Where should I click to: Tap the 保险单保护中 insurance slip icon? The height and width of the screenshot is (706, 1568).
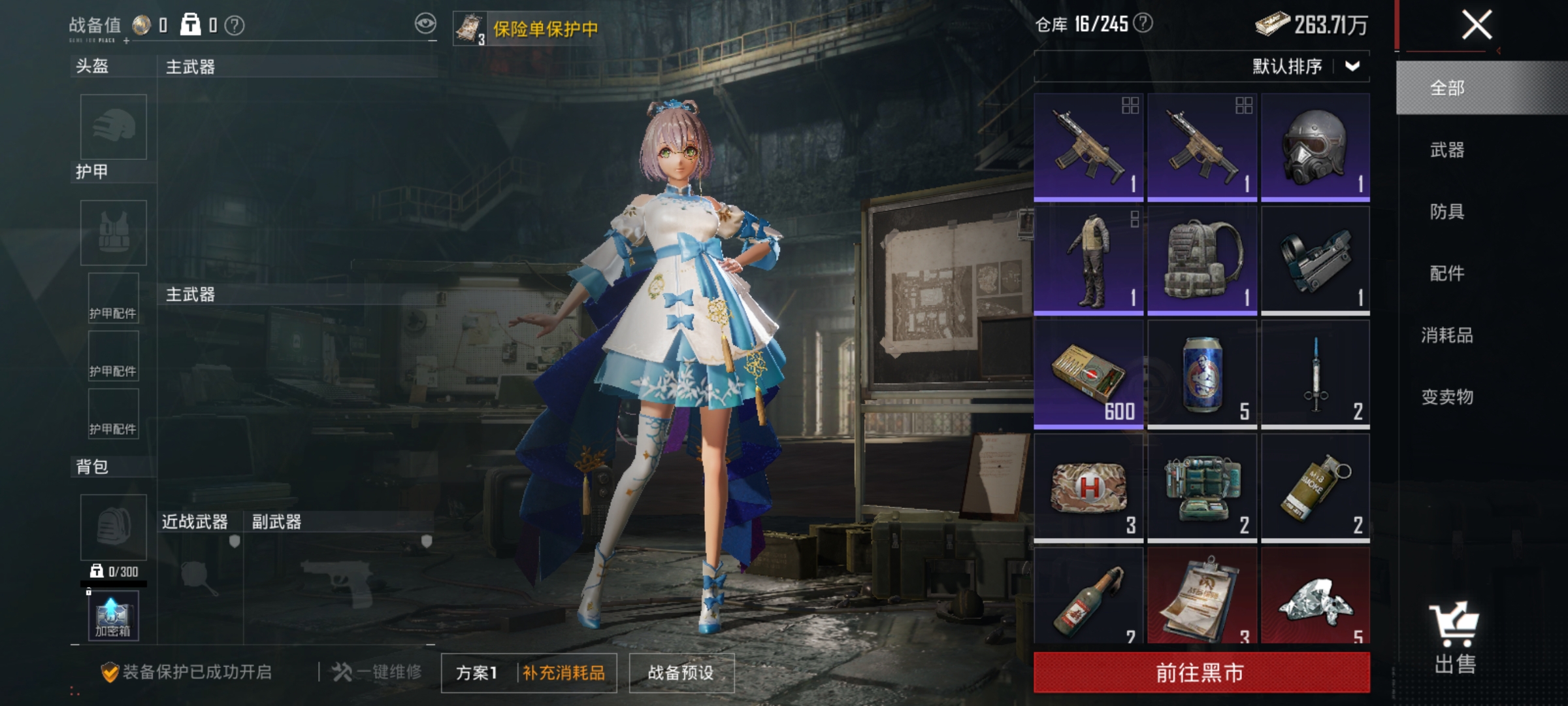469,26
